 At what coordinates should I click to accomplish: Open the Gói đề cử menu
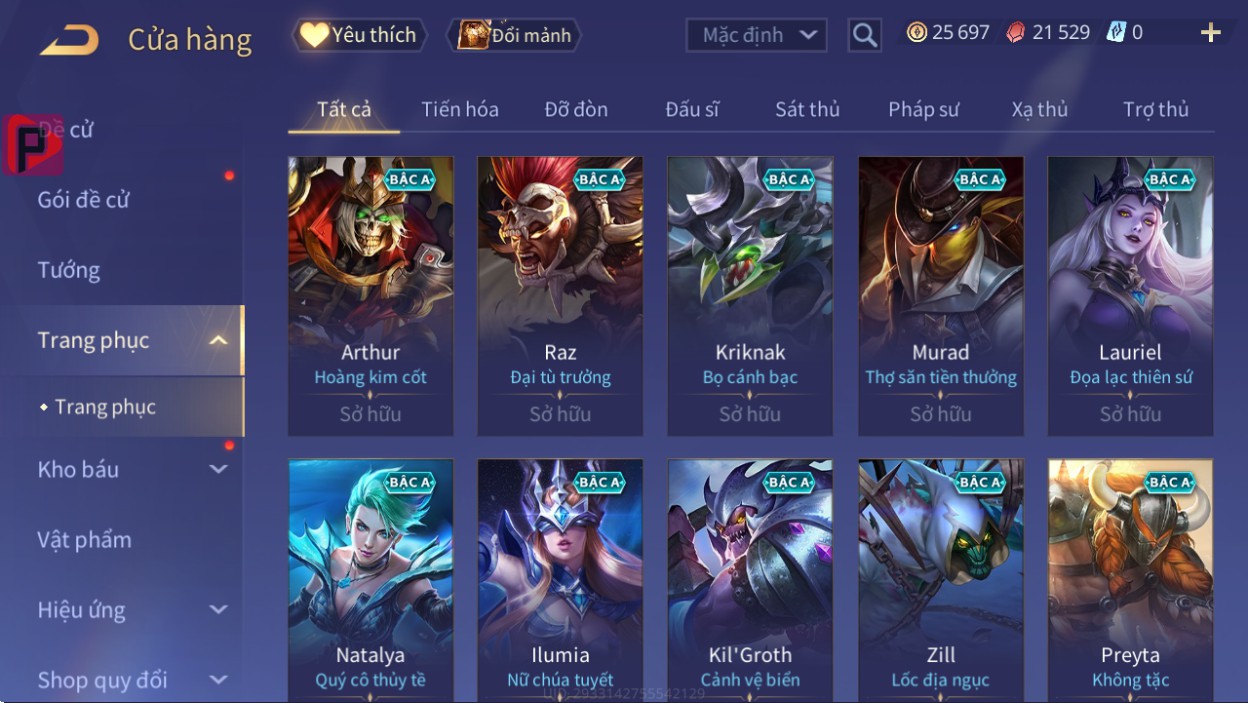84,199
